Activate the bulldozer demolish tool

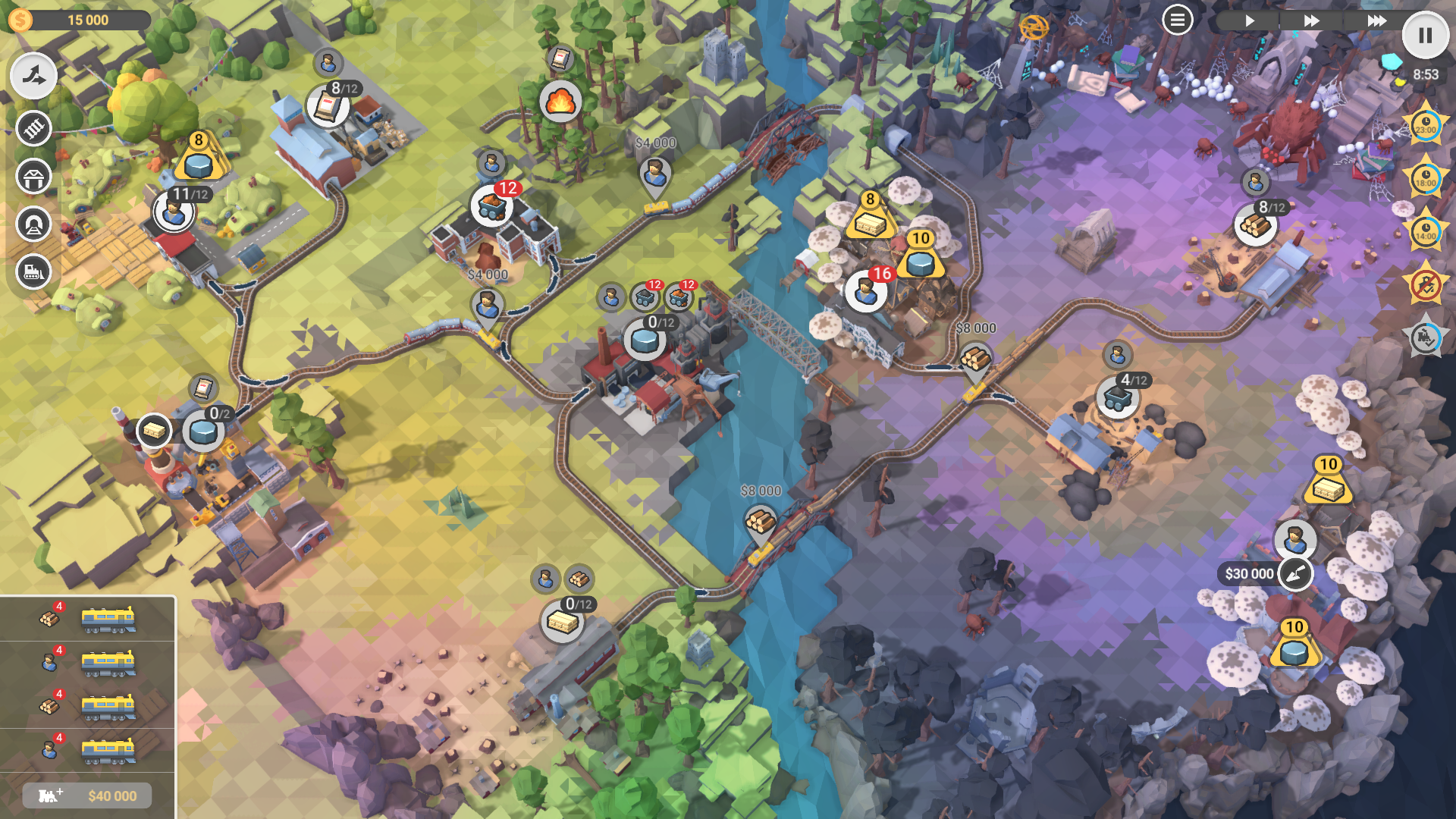pos(33,271)
